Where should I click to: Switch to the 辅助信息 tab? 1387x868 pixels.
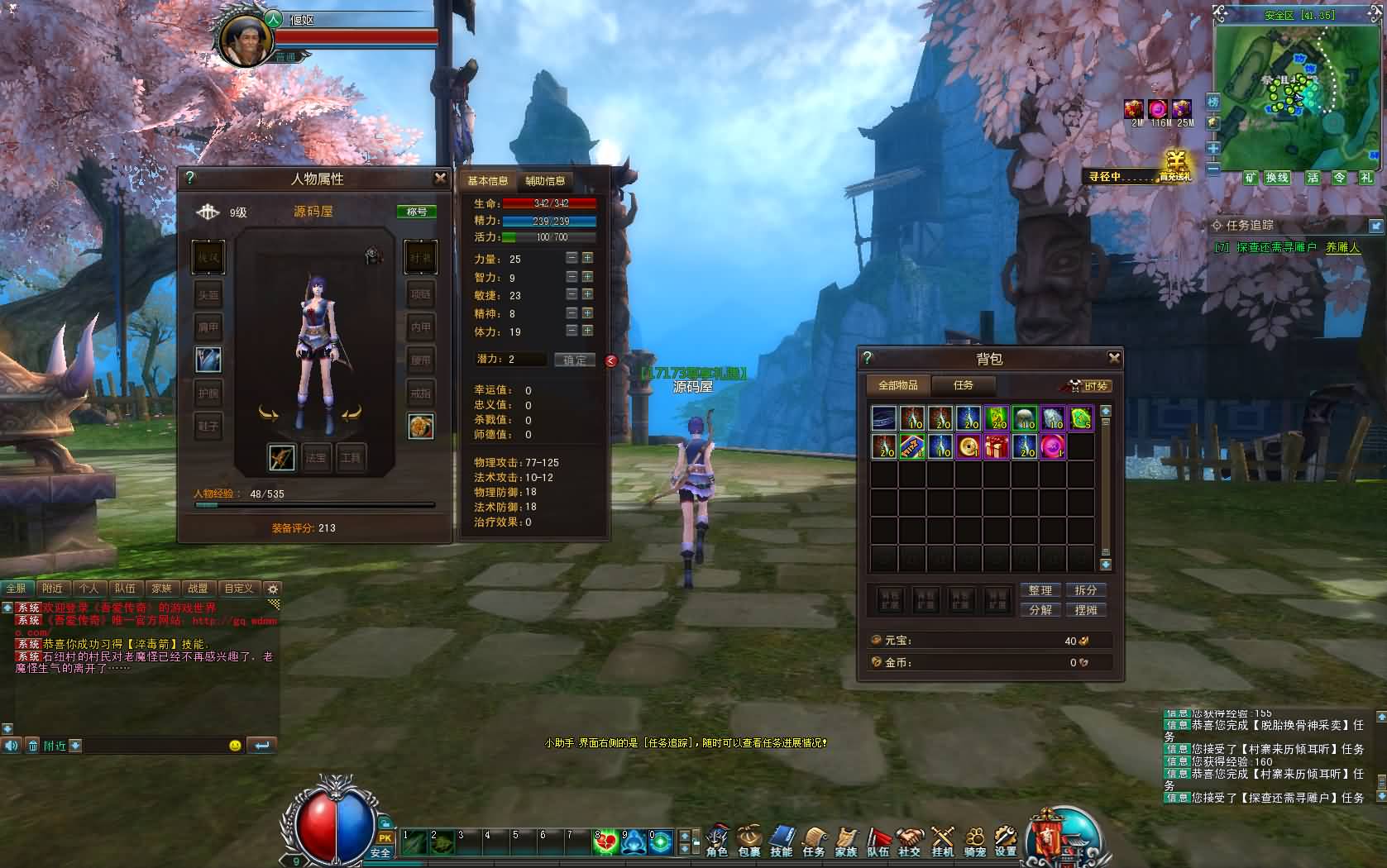[545, 181]
